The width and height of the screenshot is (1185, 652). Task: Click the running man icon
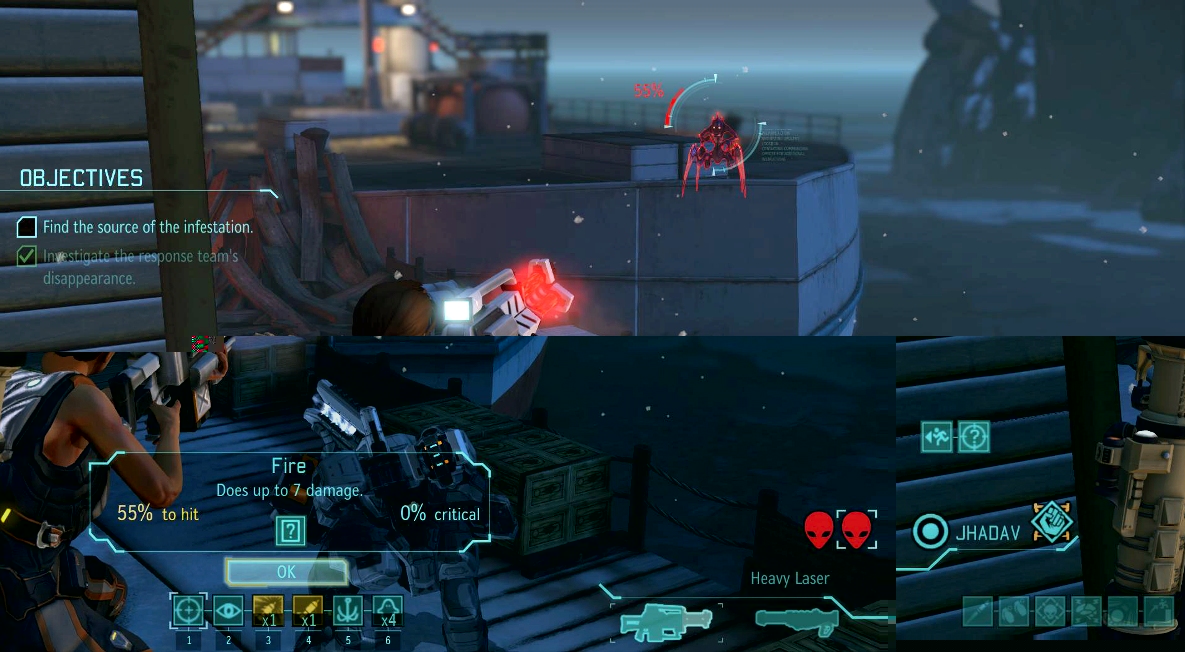(936, 436)
